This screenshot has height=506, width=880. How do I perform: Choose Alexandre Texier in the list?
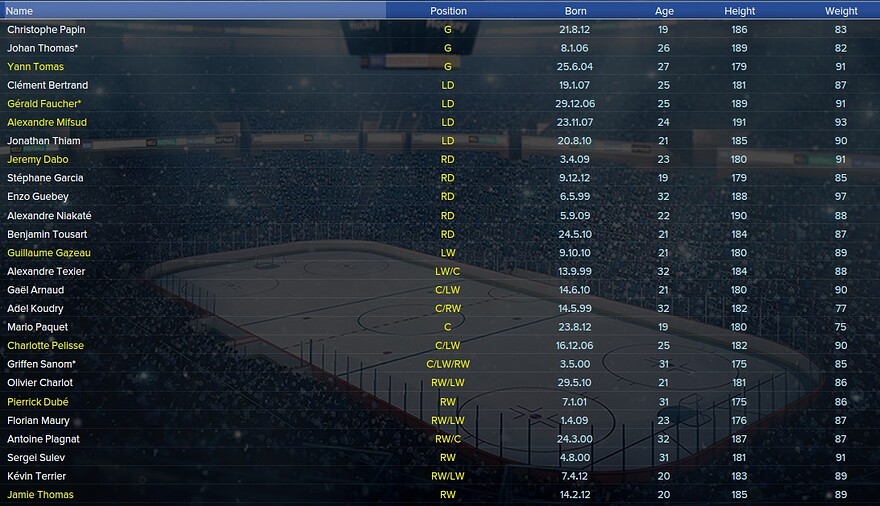pyautogui.click(x=46, y=272)
